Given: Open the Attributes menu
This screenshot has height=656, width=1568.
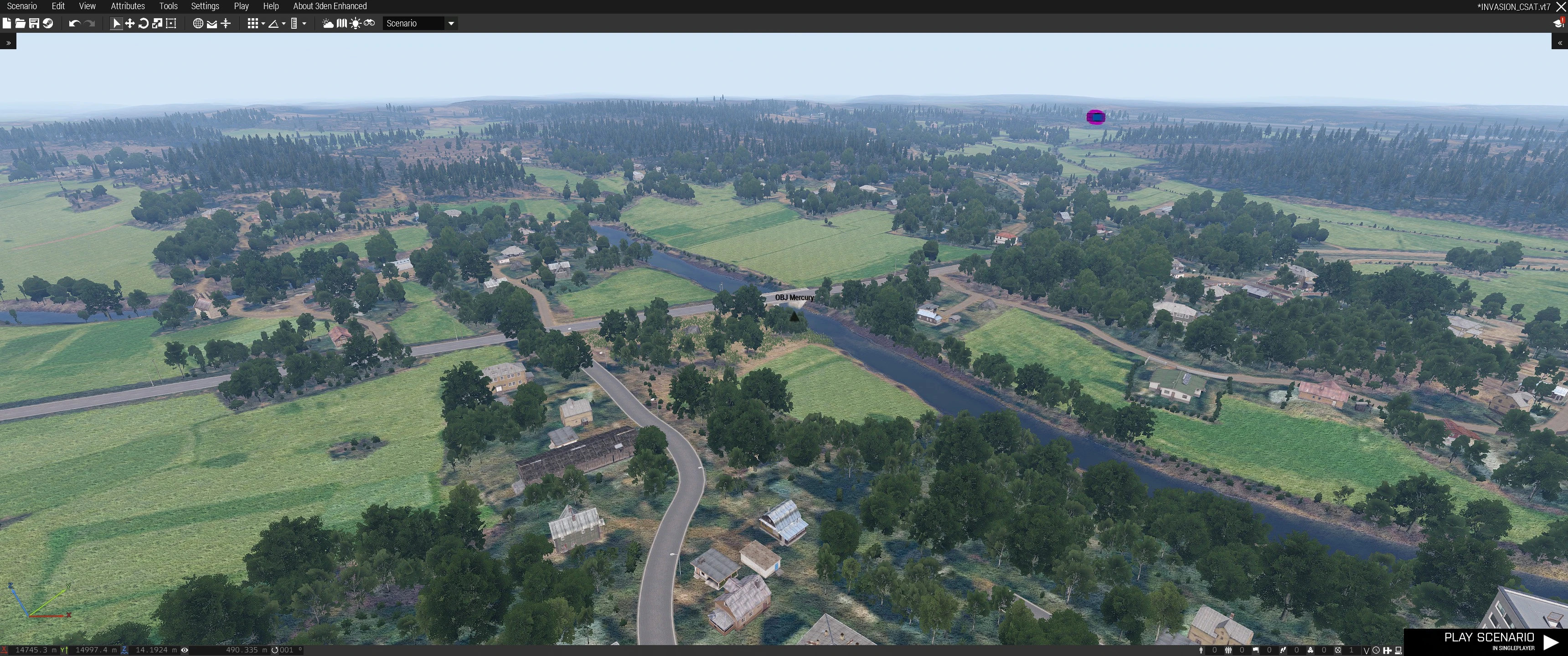Looking at the screenshot, I should pyautogui.click(x=128, y=6).
